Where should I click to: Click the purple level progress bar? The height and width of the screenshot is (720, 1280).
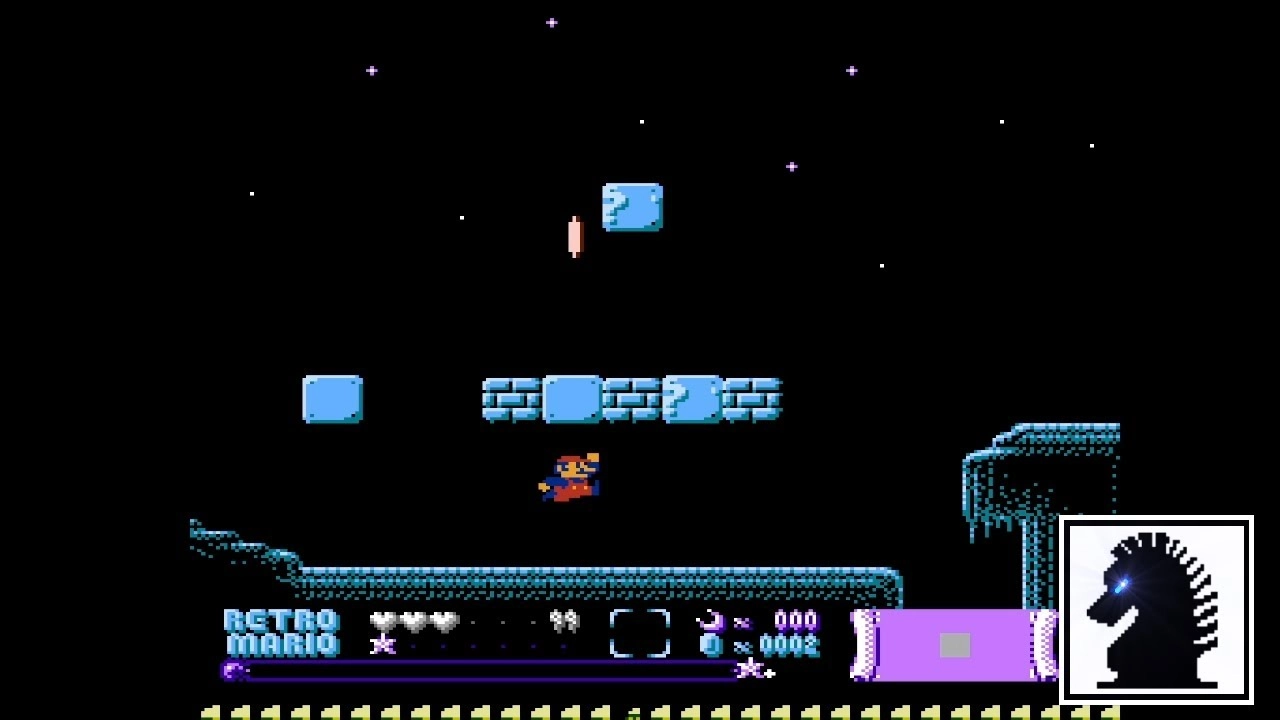(480, 673)
